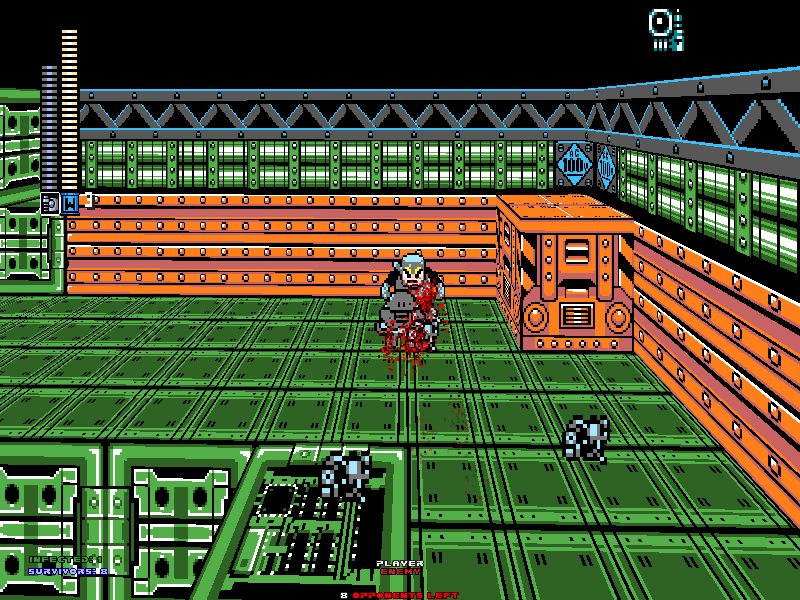800x600 pixels.
Task: Select the gray buster weapon icon
Action: 49,203
